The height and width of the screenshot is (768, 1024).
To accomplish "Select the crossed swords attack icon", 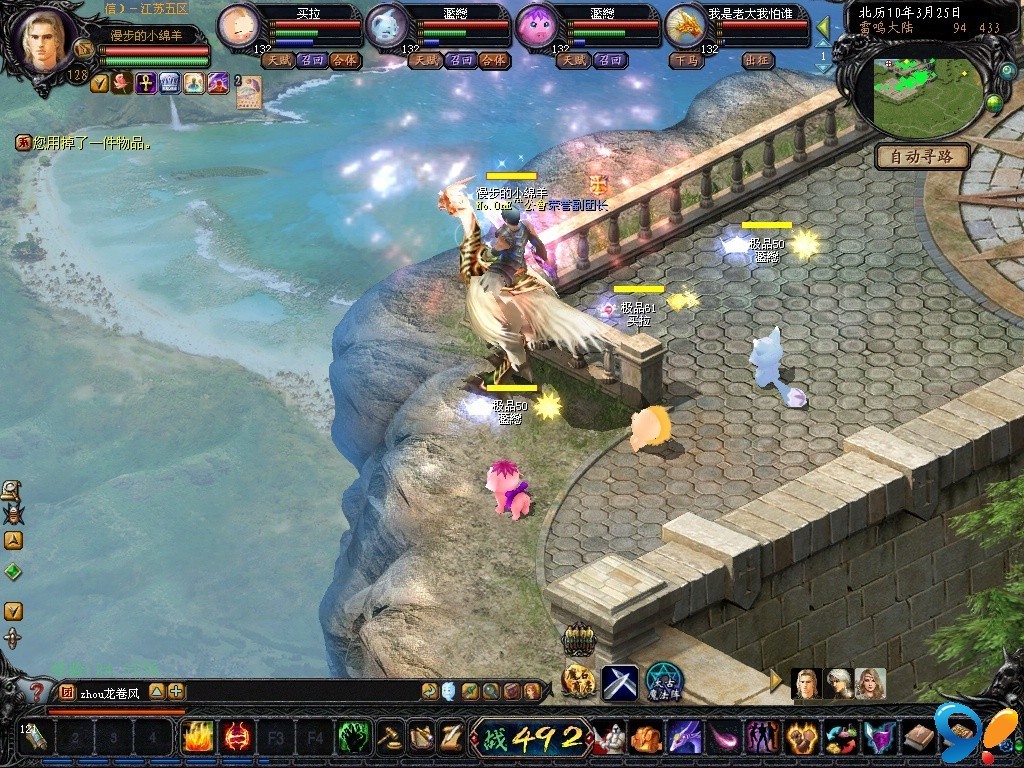I will pos(619,683).
